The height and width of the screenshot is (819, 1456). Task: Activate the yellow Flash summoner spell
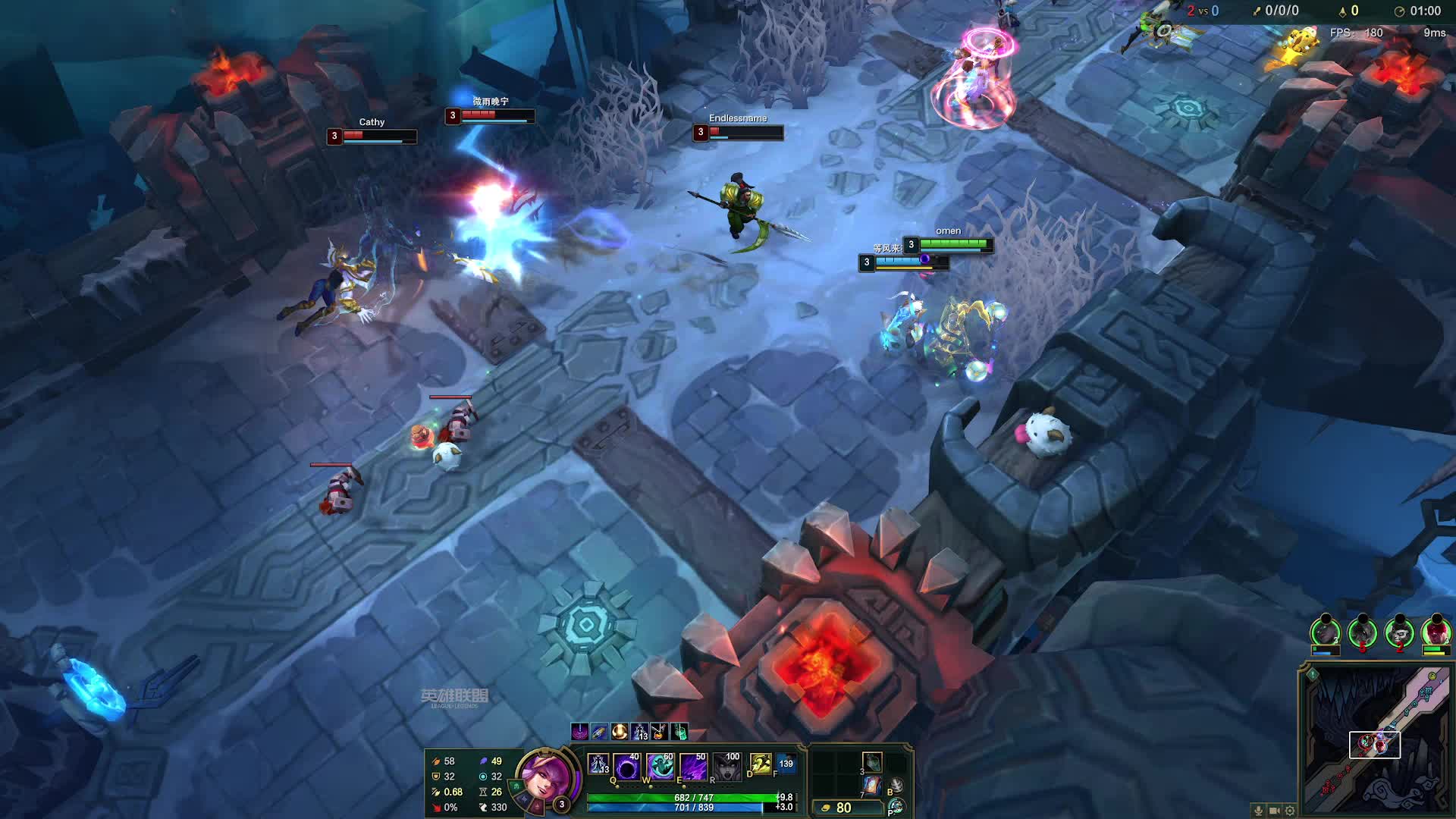tap(760, 764)
